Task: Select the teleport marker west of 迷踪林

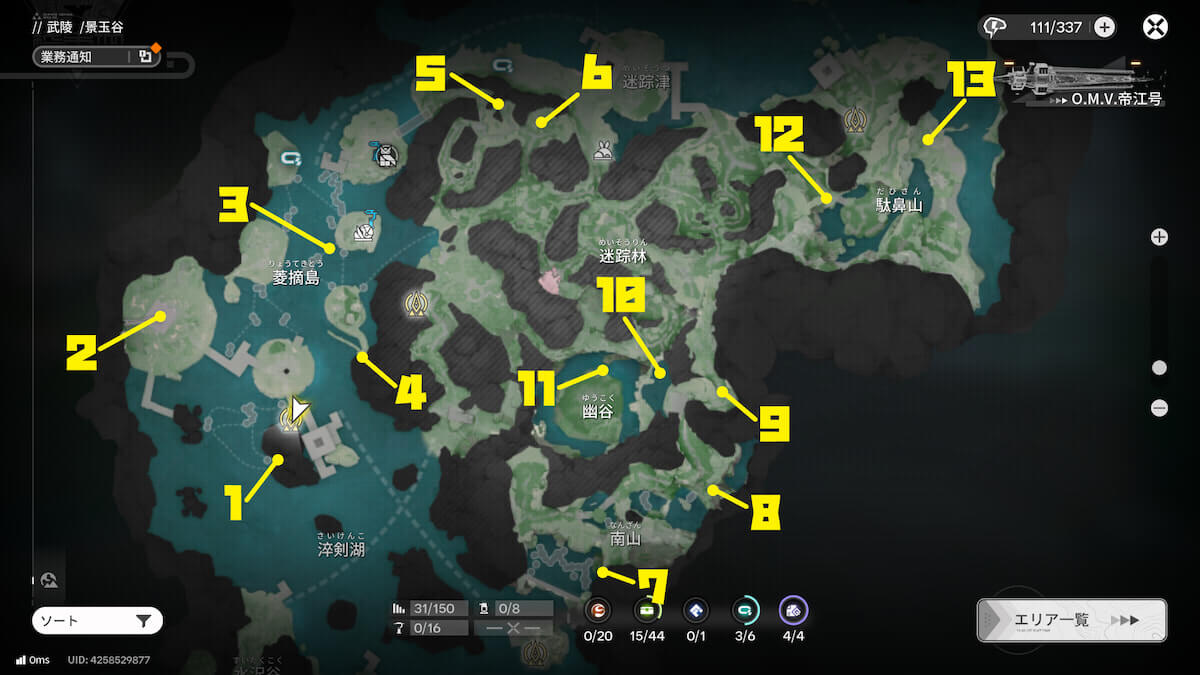Action: [415, 304]
